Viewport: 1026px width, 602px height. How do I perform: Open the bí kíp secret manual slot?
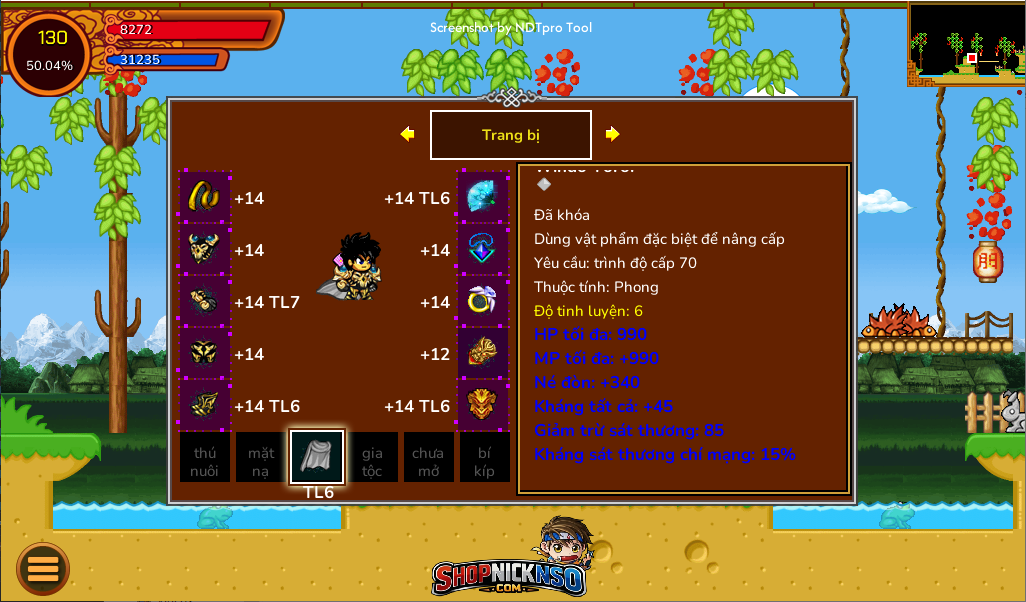coord(484,458)
